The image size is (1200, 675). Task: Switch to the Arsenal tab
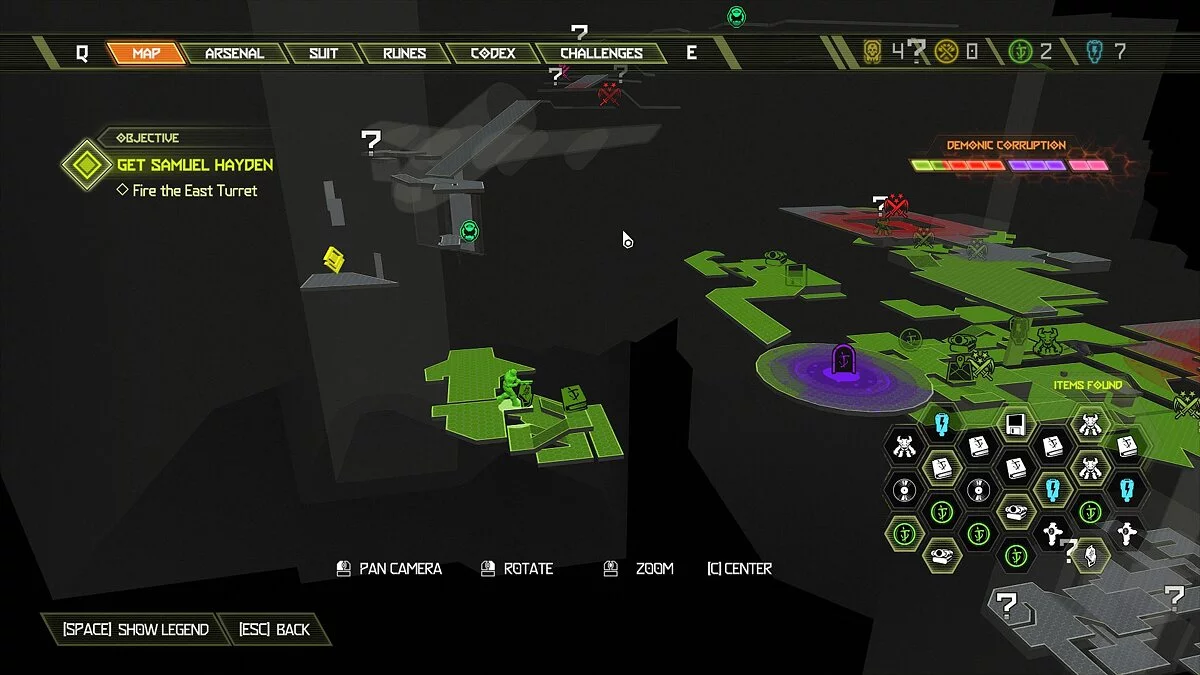click(234, 53)
